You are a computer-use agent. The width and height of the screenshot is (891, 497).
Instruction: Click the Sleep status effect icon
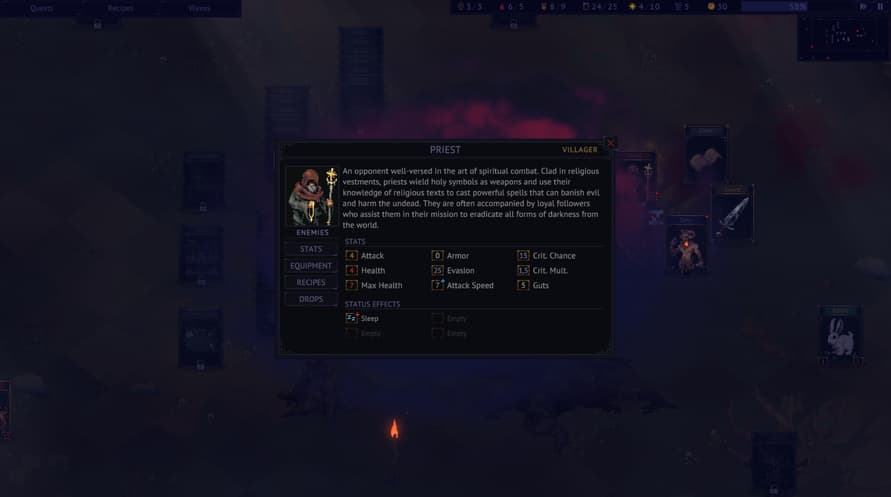point(352,318)
